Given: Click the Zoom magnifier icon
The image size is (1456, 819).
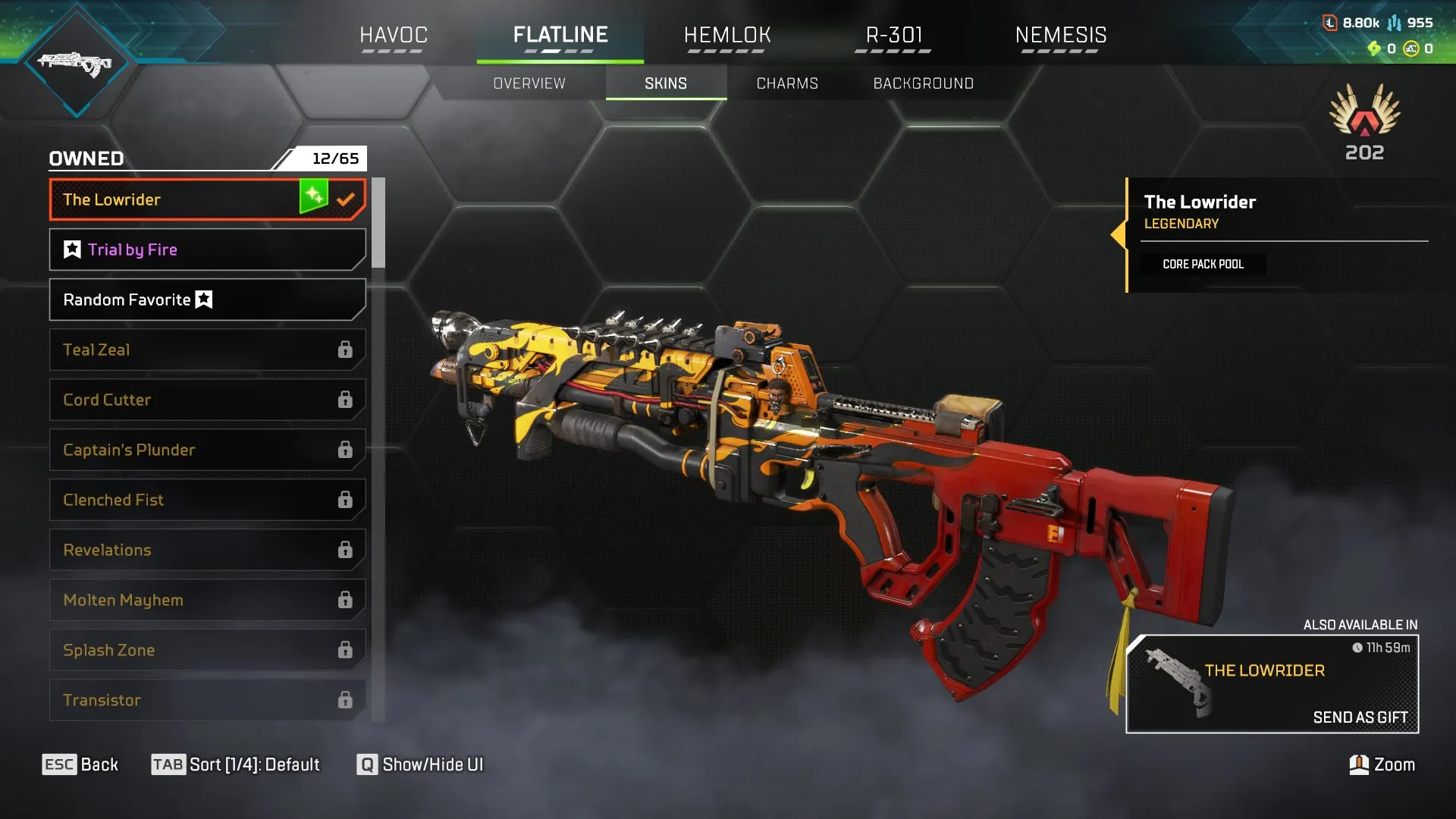Looking at the screenshot, I should [1360, 764].
